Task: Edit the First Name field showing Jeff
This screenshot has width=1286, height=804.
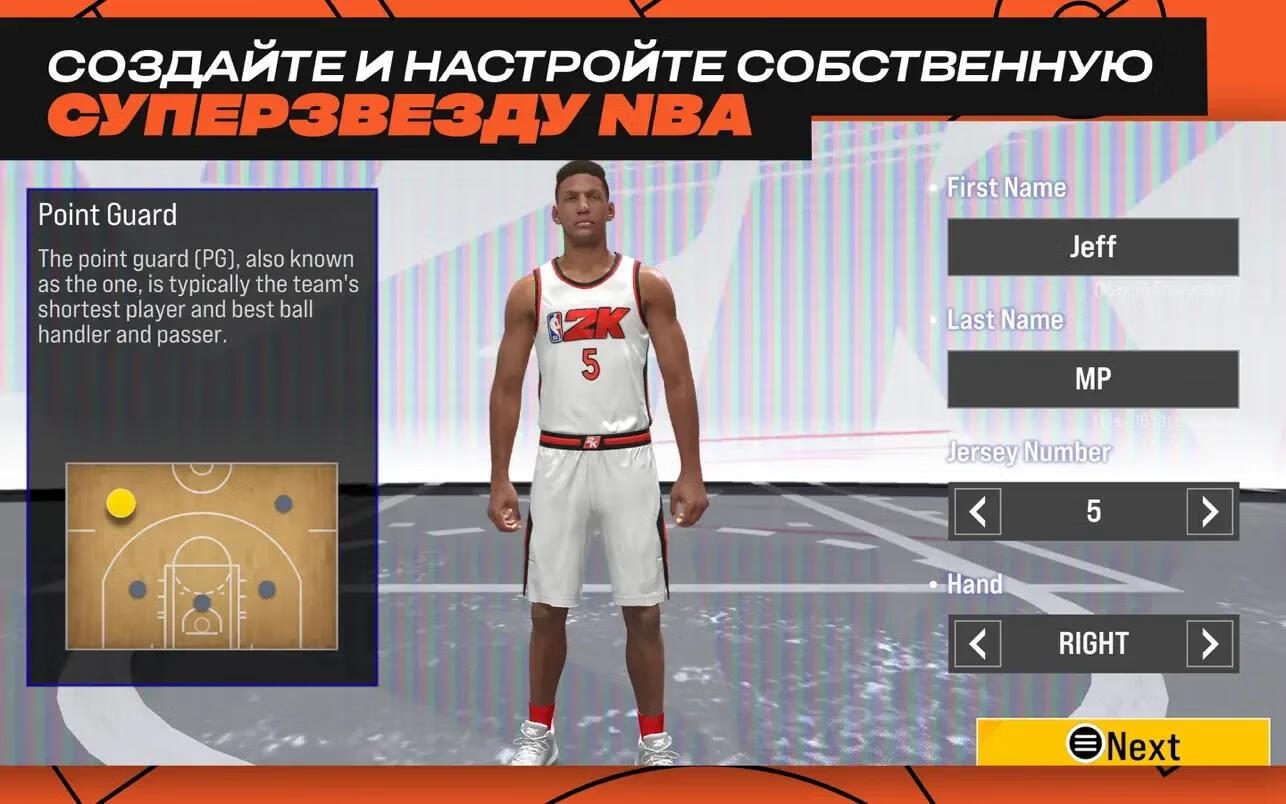Action: 1092,247
